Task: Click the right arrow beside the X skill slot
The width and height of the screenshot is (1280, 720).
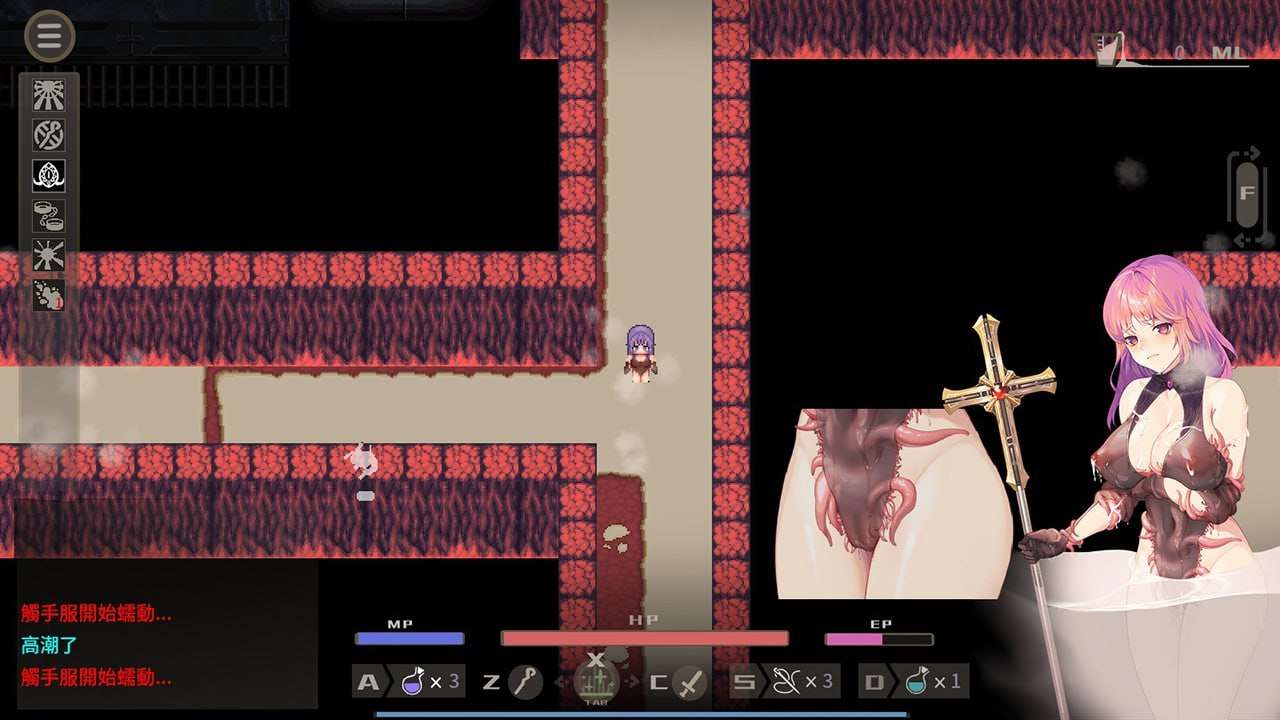Action: coord(630,682)
